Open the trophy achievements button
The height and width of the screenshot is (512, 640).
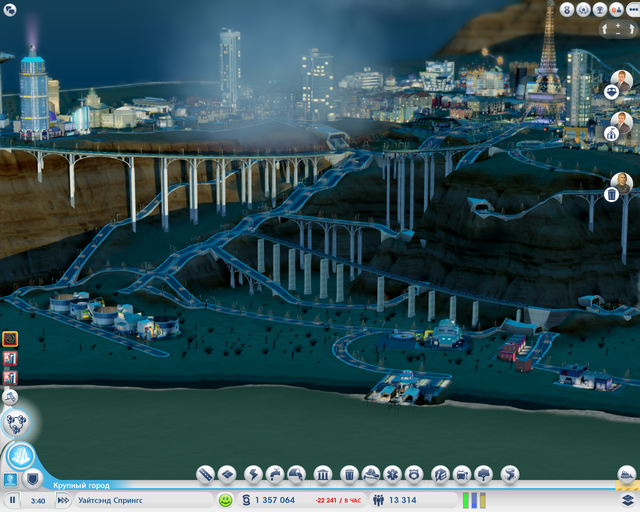pos(598,9)
